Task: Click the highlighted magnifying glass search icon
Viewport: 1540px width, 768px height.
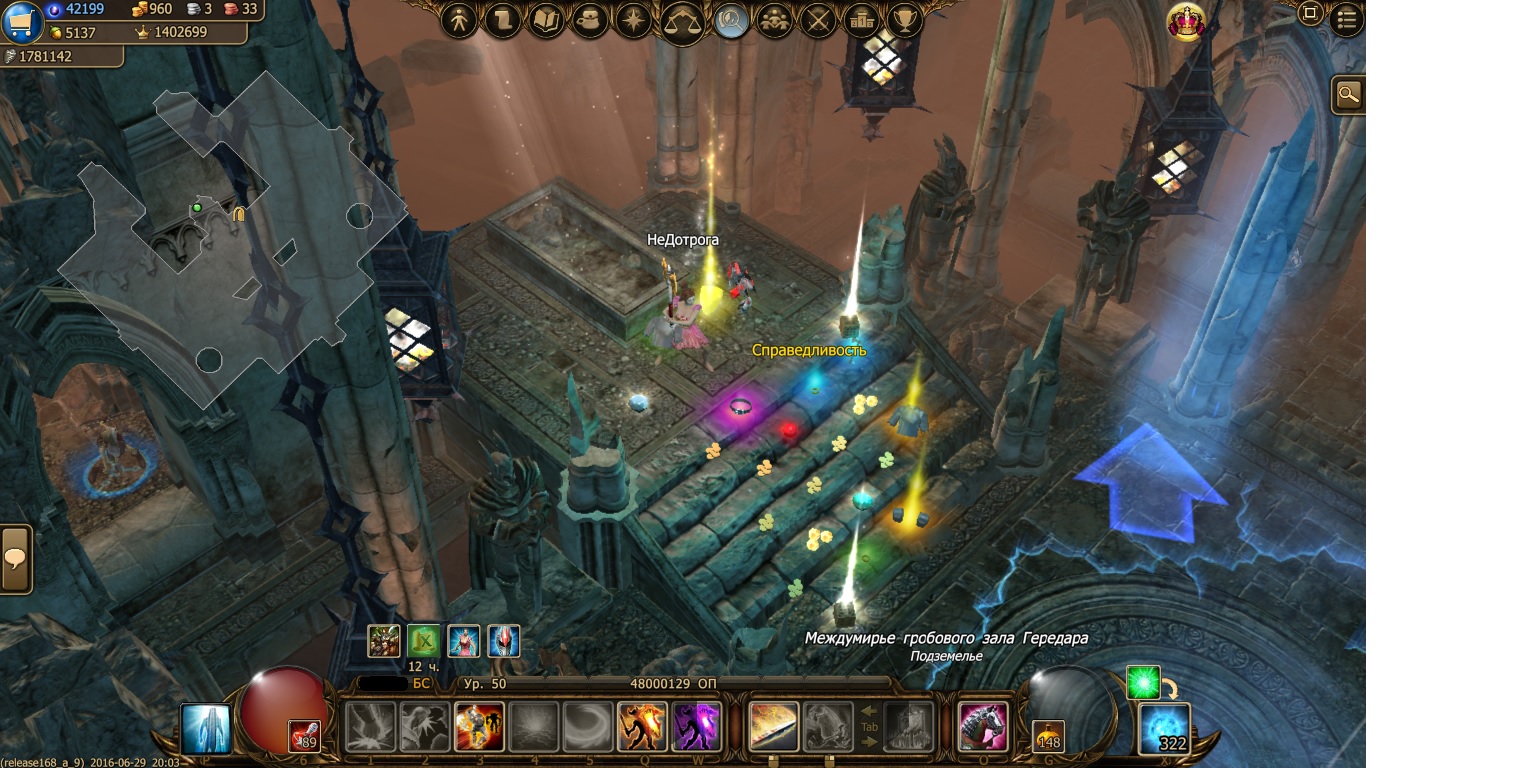Action: click(732, 20)
